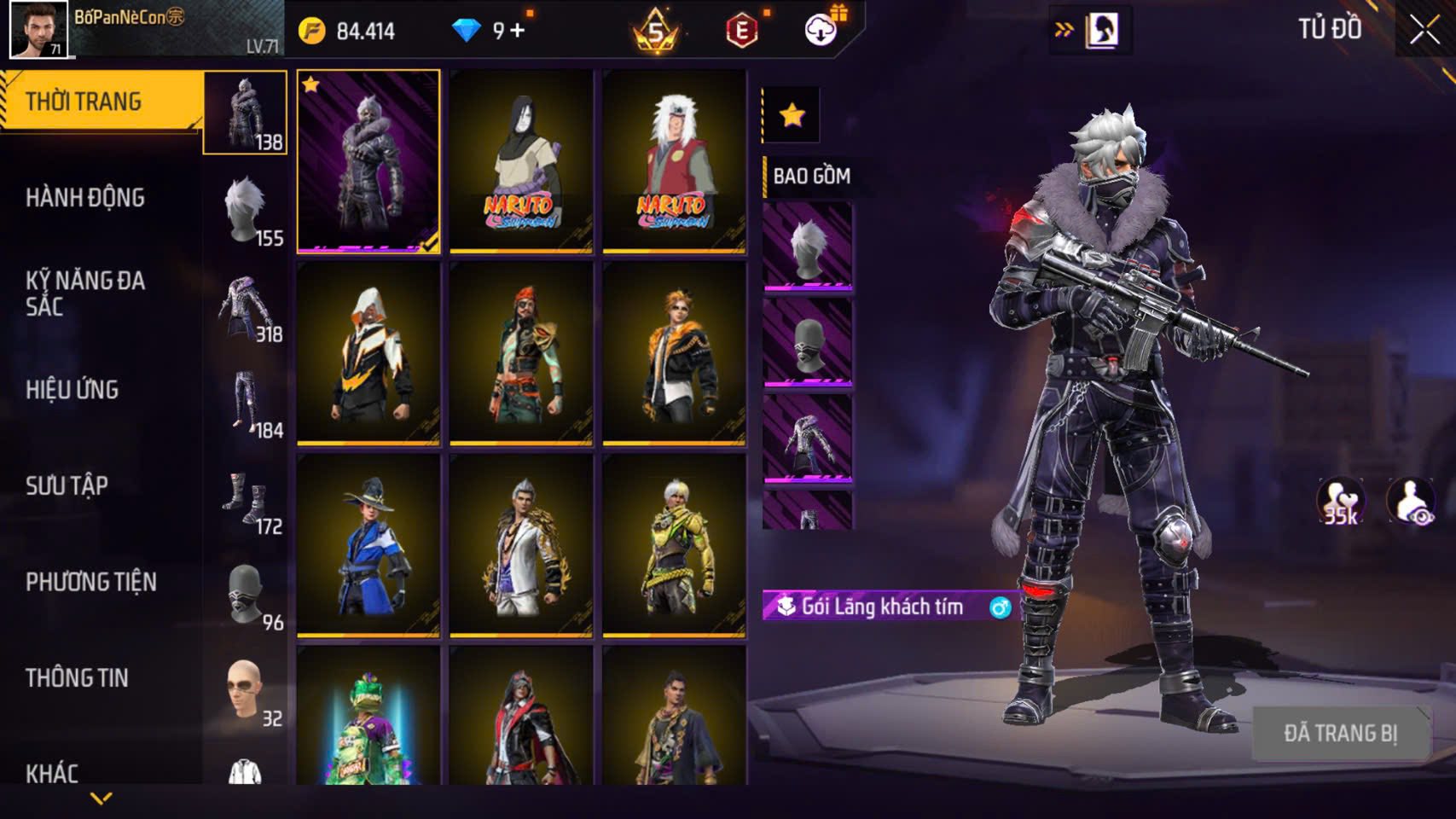Choose the Jiraiya Naruto outfit
This screenshot has width=1456, height=819.
click(x=674, y=161)
